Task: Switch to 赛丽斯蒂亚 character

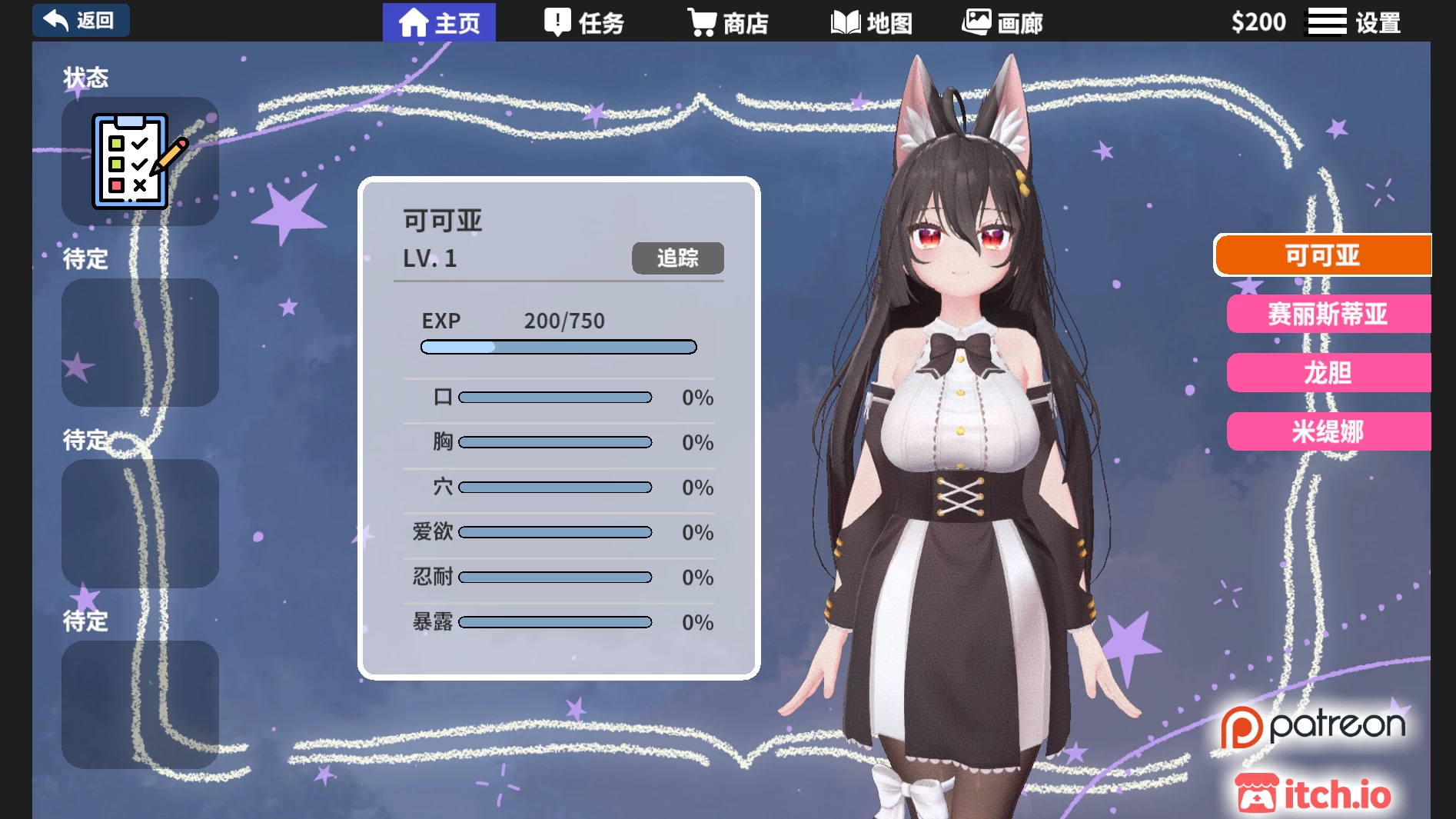Action: (x=1329, y=314)
